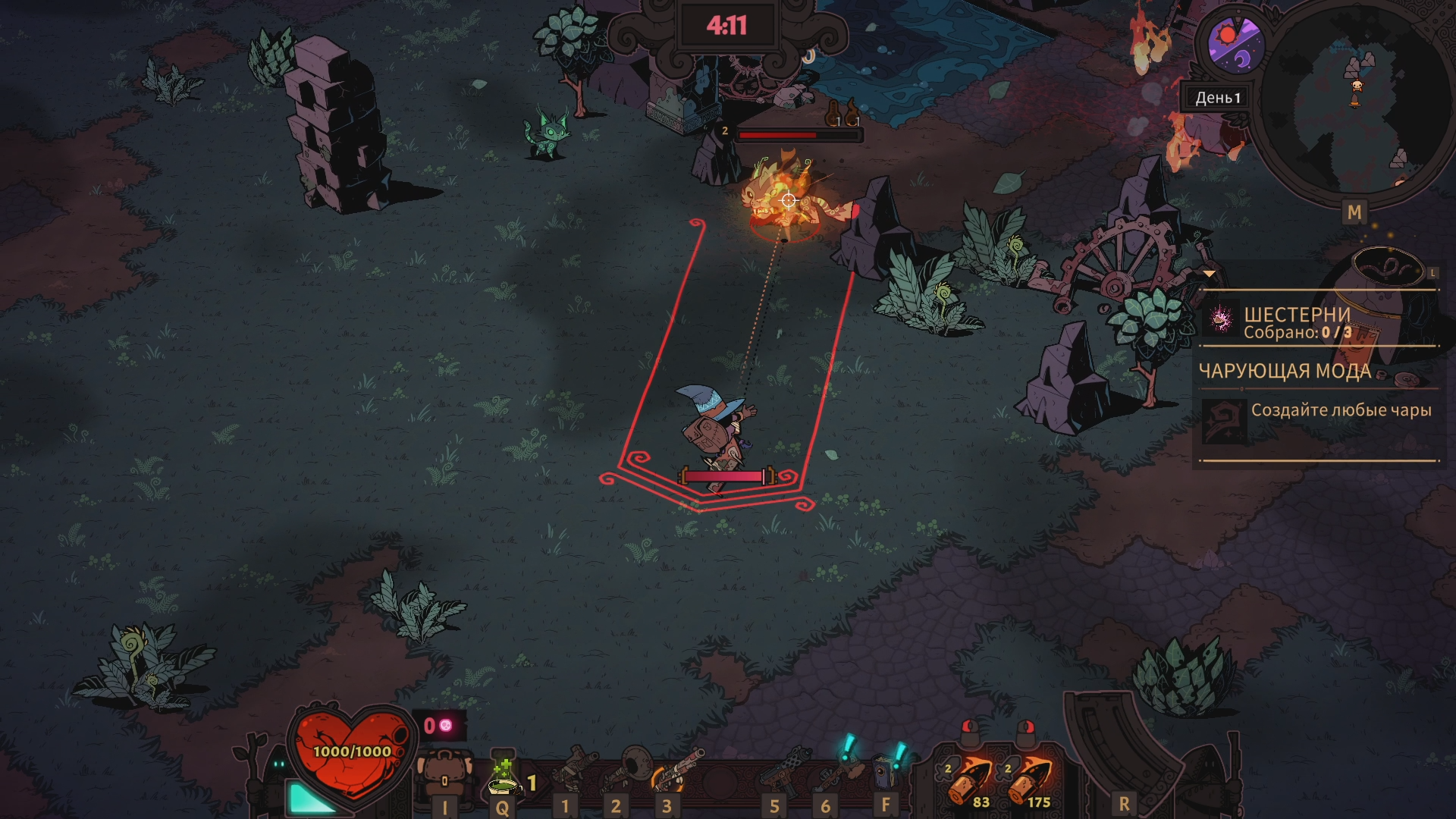The image size is (1456, 819).
Task: Select the highlighted rifle in slot 3
Action: pos(677,770)
